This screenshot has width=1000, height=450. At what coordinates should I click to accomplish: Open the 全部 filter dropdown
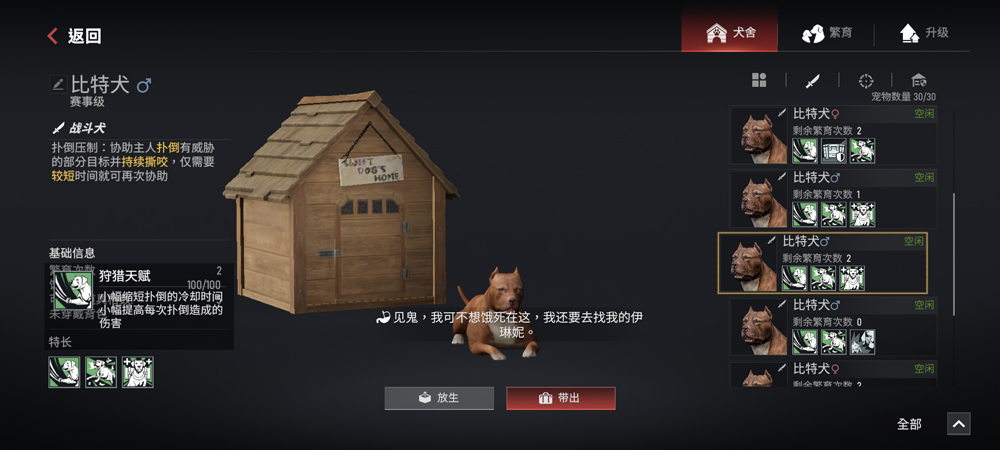[909, 424]
